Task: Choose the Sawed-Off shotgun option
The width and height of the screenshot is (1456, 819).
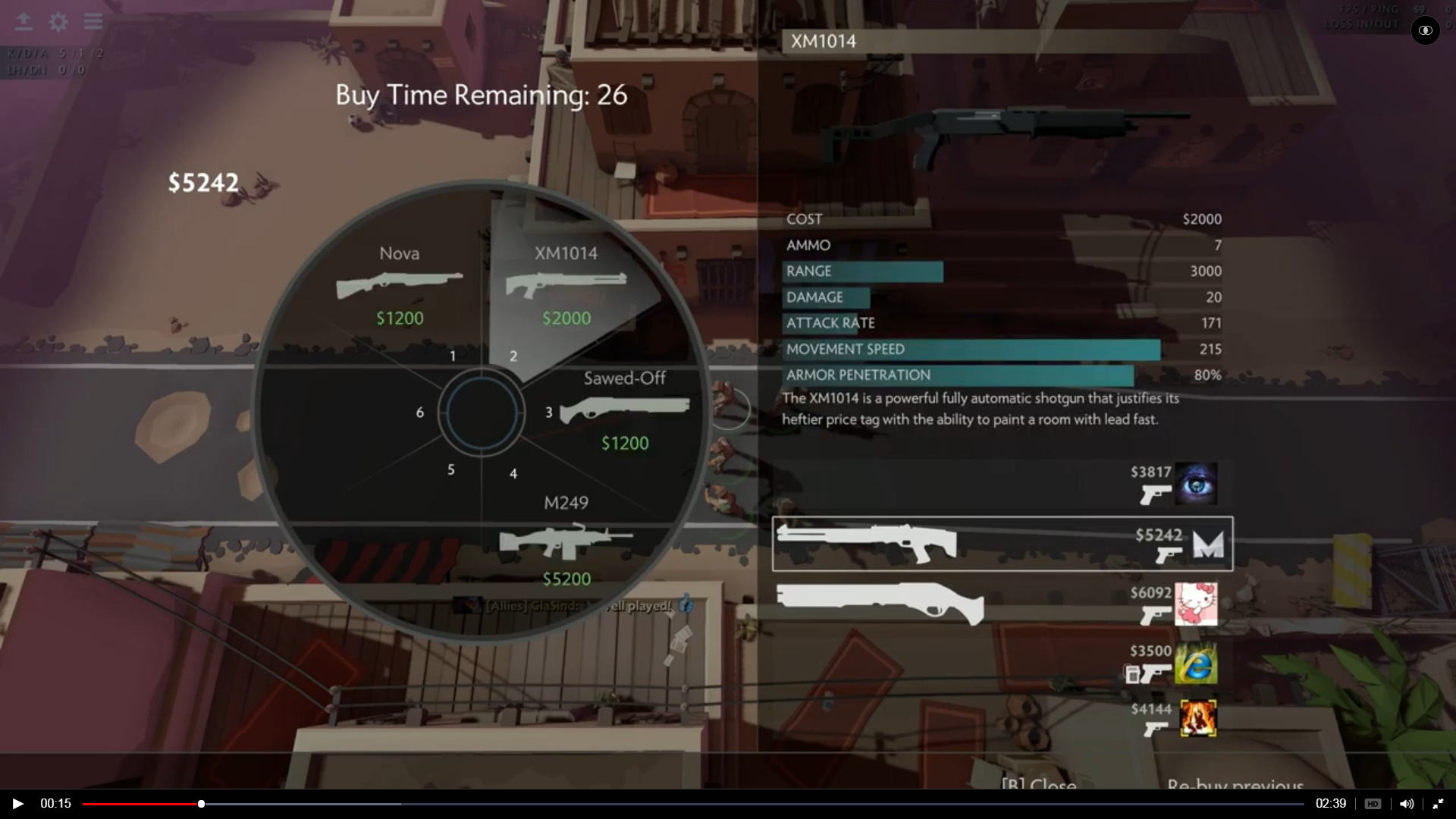Action: (624, 411)
